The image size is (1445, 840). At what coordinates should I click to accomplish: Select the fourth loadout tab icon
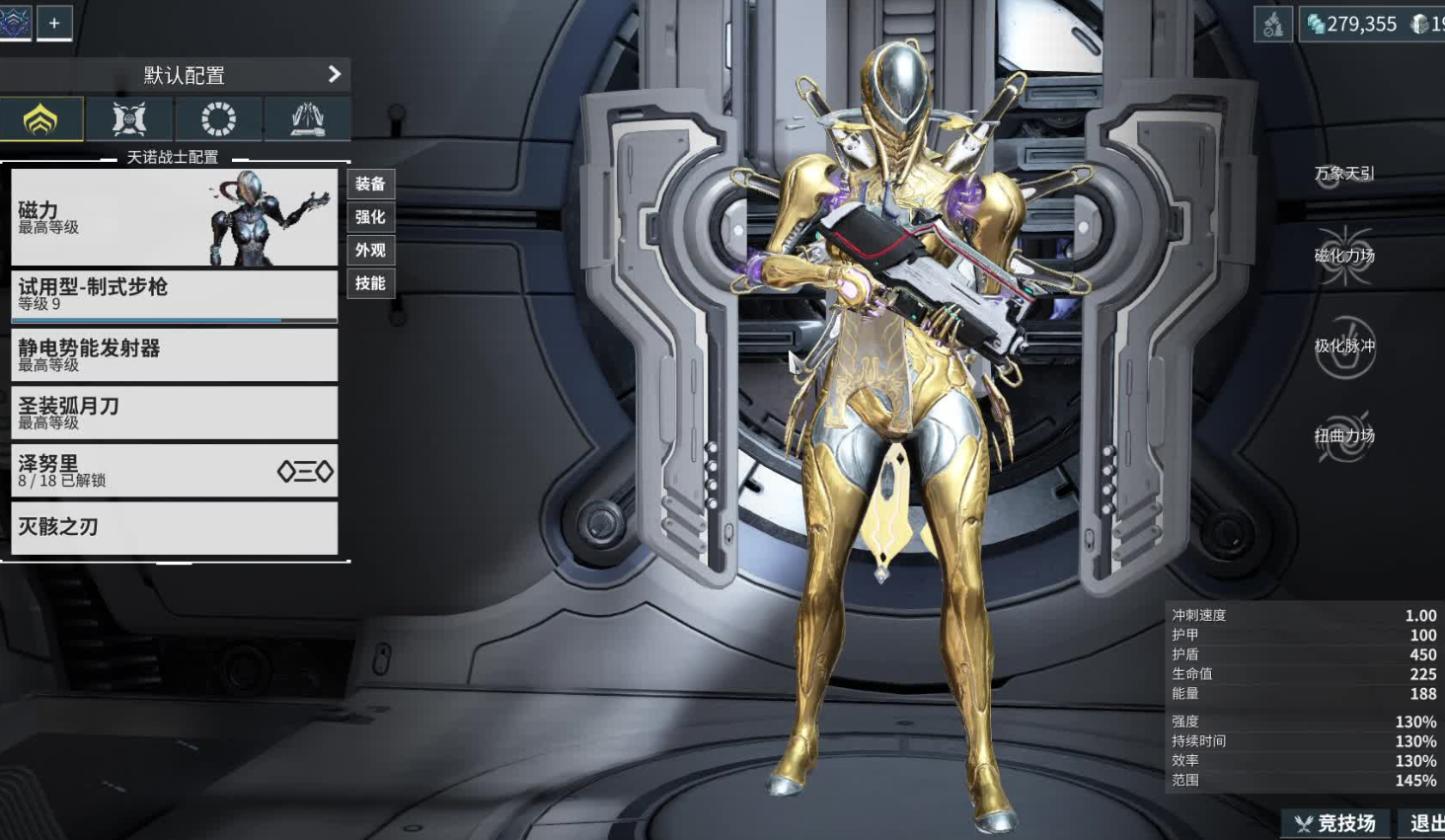(x=307, y=119)
